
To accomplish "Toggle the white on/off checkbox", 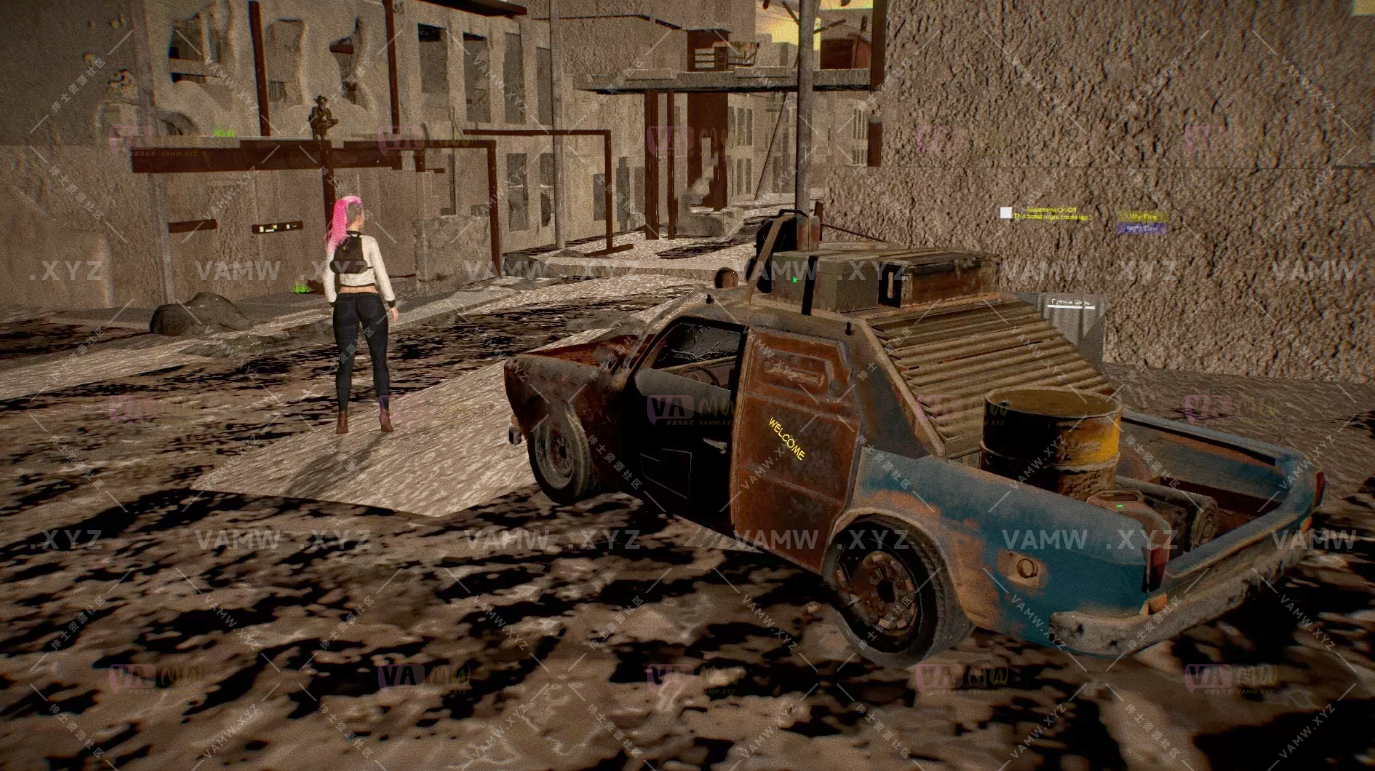I will [1005, 213].
